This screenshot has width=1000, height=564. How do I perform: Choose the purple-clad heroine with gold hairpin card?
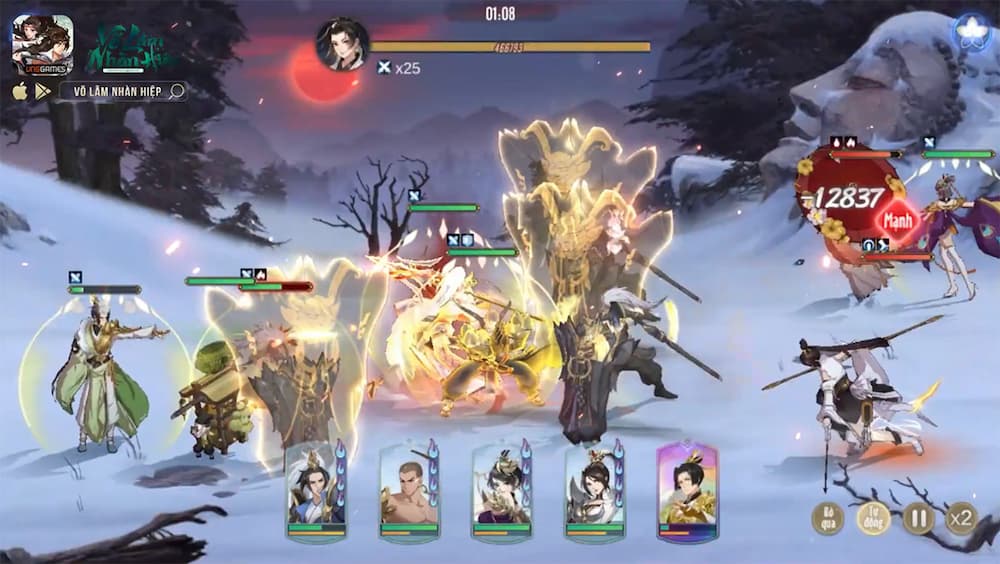tap(501, 491)
